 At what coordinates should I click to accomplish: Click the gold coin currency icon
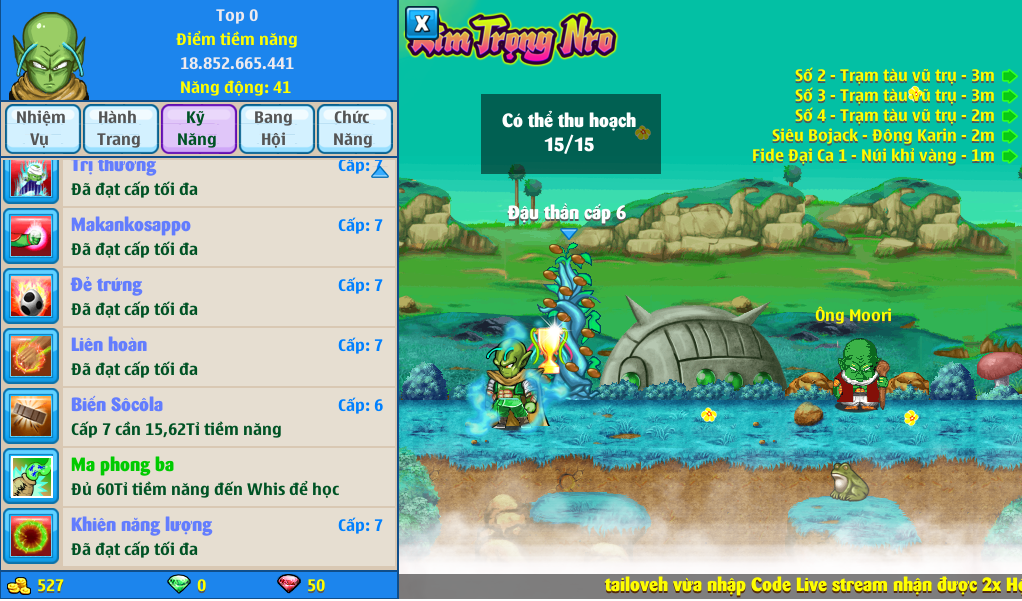point(18,586)
